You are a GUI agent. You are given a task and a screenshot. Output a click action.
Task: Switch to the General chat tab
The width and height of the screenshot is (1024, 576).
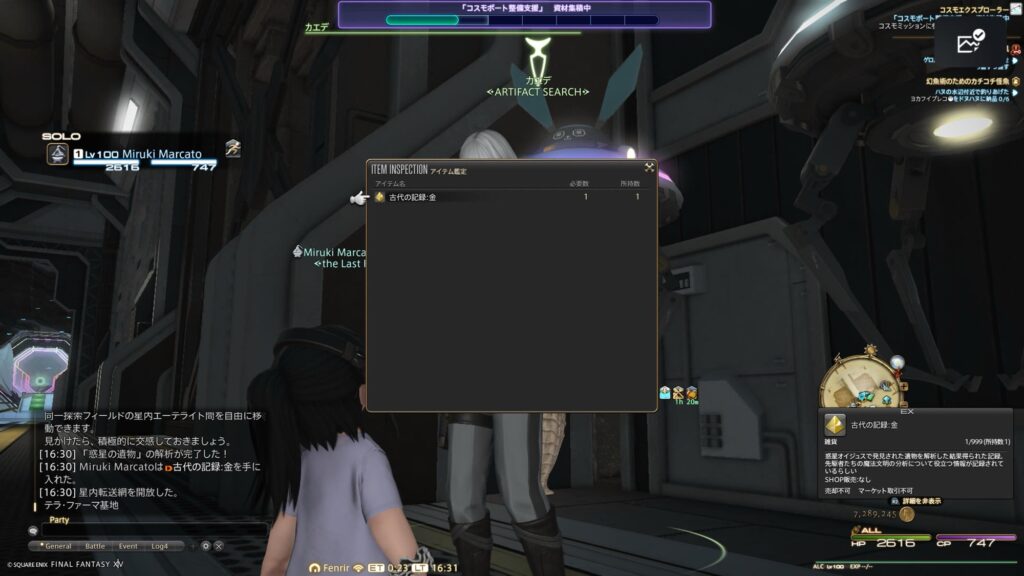56,546
